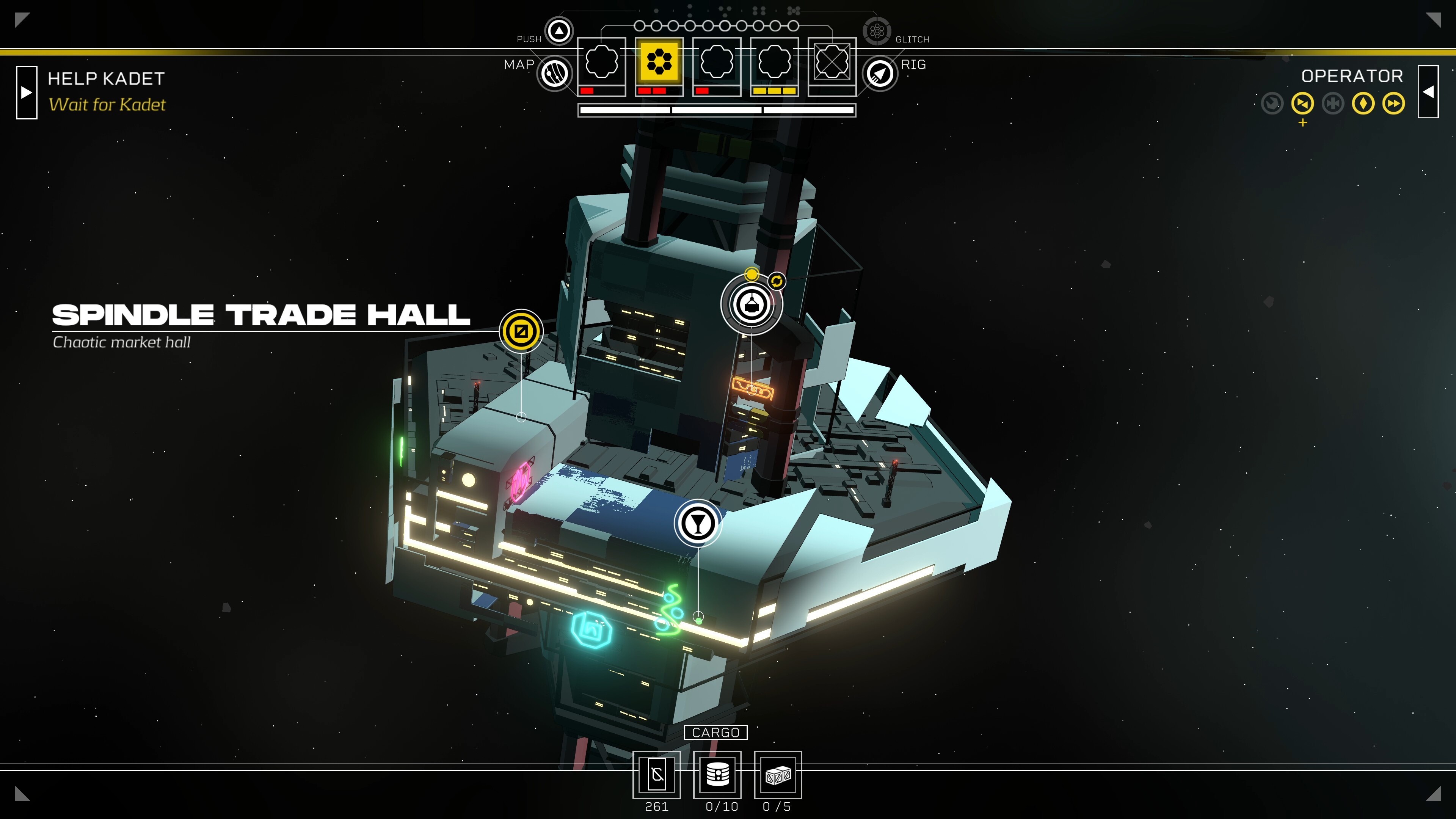Click the Operator double-arrow skill icon
1456x819 pixels.
(1393, 104)
